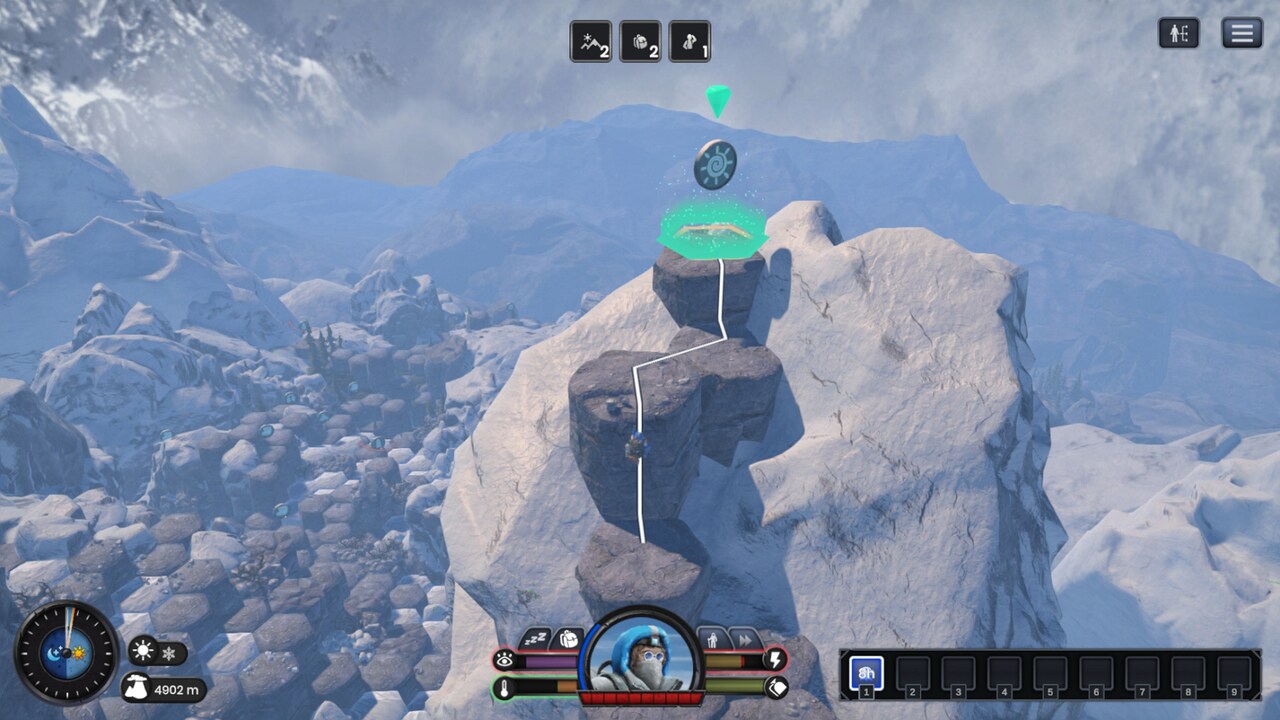This screenshot has width=1280, height=720.
Task: Open the character stats panel top right
Action: 1181,33
